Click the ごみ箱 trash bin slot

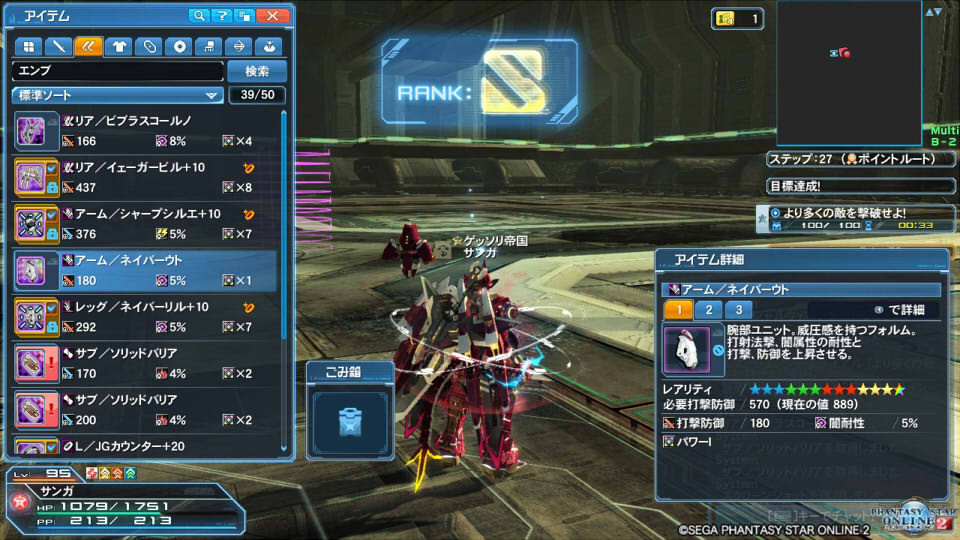point(349,425)
